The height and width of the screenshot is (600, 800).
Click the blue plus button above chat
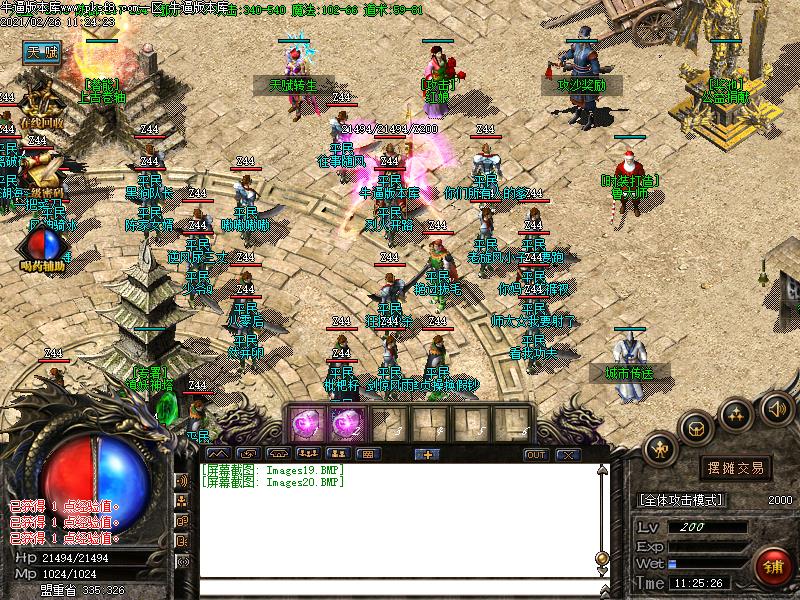(427, 454)
